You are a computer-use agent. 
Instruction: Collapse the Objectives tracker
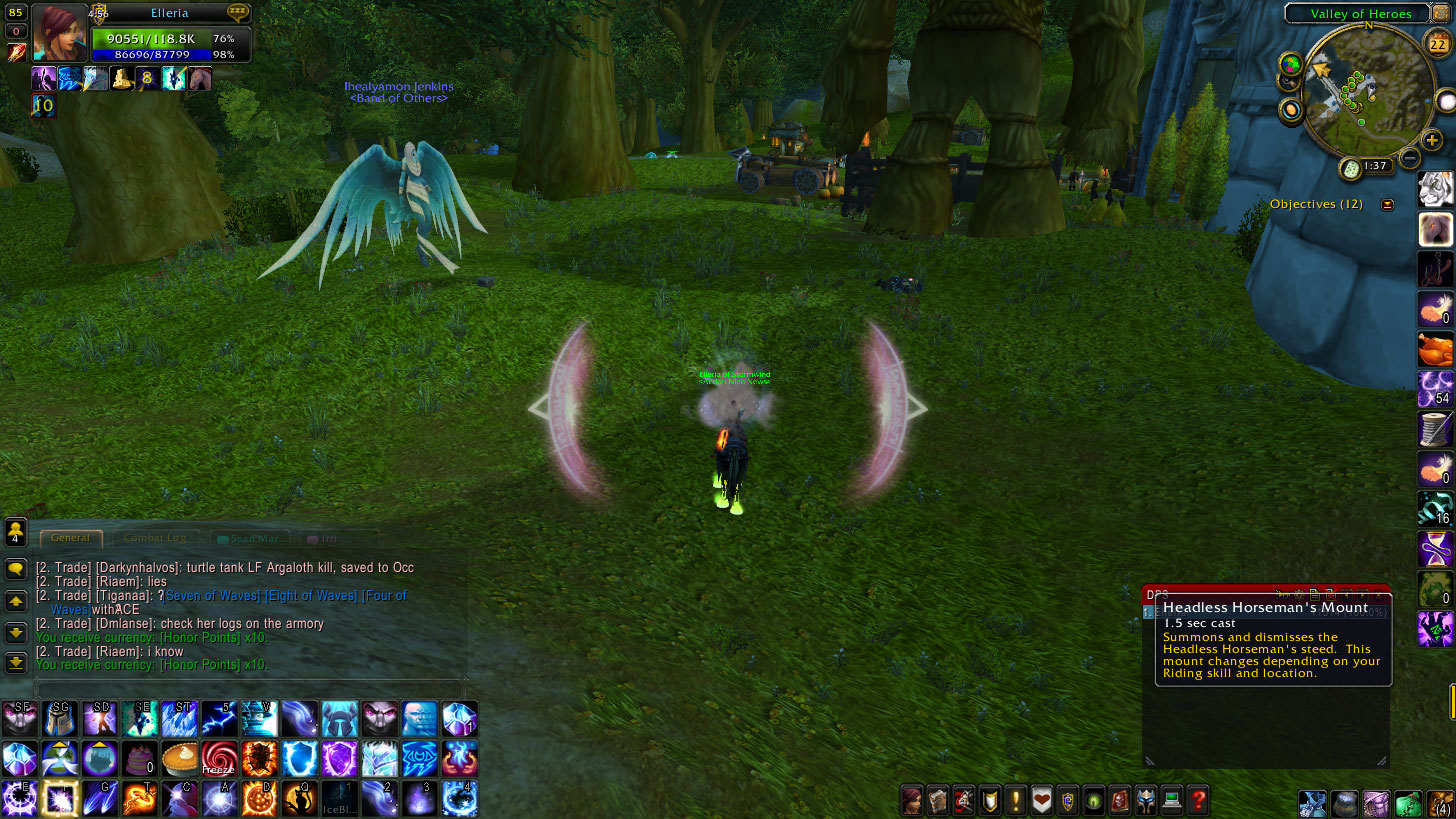coord(1387,204)
